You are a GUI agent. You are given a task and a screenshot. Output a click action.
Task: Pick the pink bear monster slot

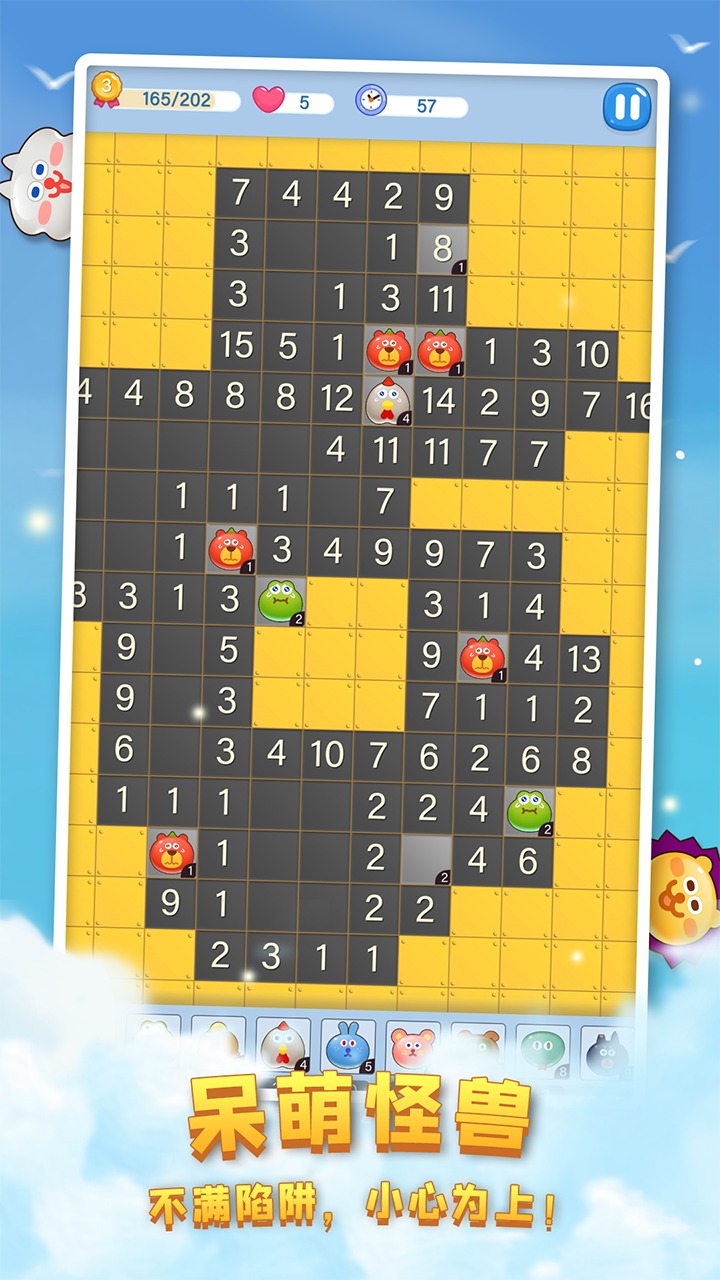click(411, 1046)
